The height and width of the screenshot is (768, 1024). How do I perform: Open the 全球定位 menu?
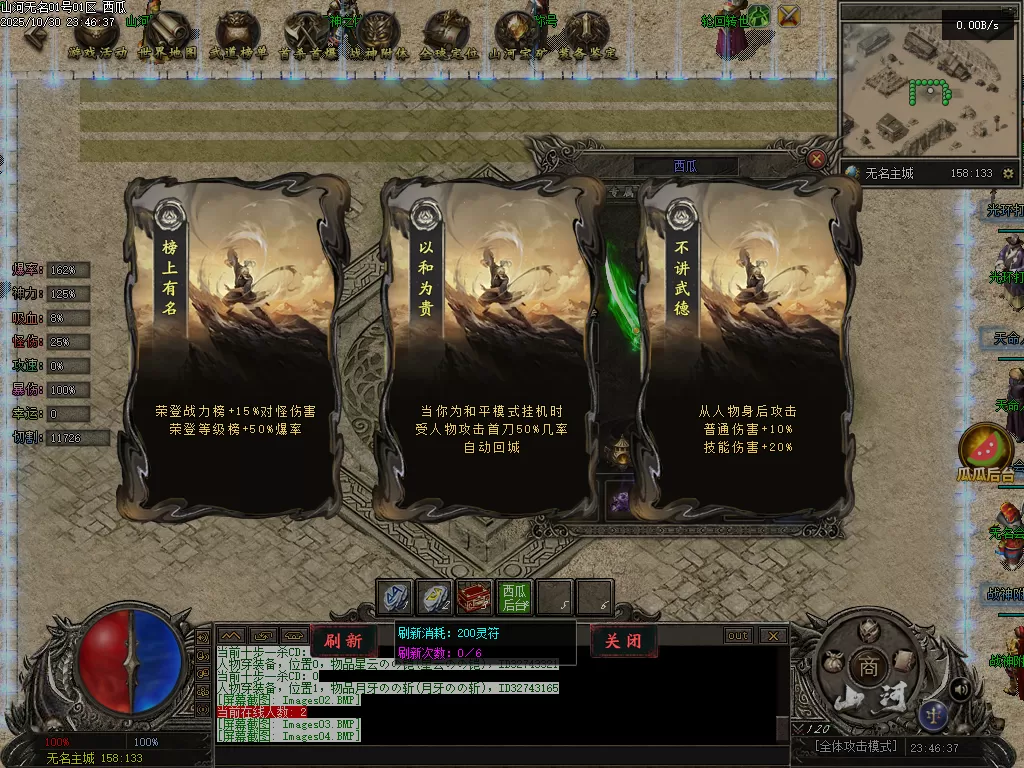click(x=447, y=36)
